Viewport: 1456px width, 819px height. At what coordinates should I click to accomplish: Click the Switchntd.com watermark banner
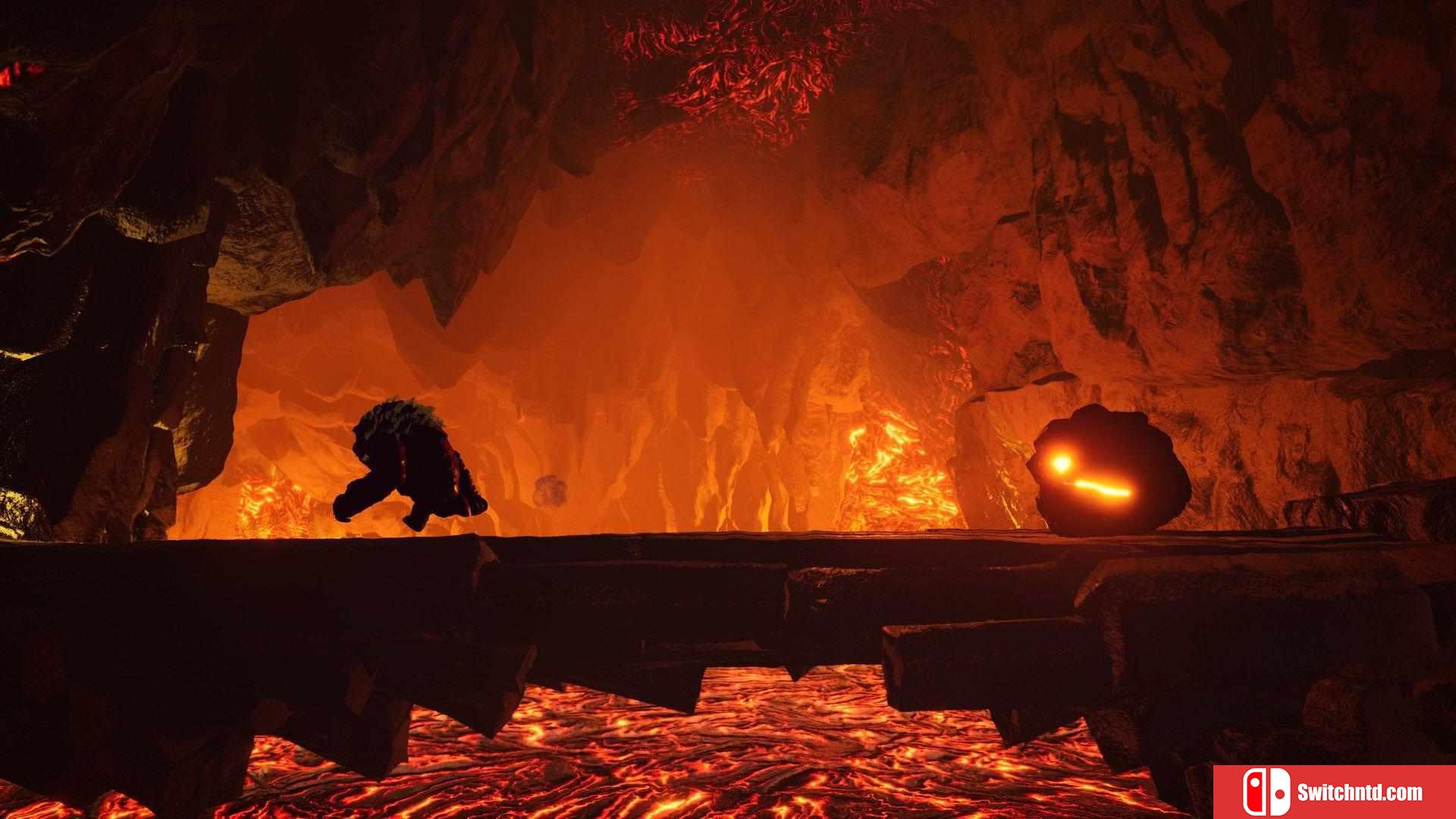[x=1334, y=792]
